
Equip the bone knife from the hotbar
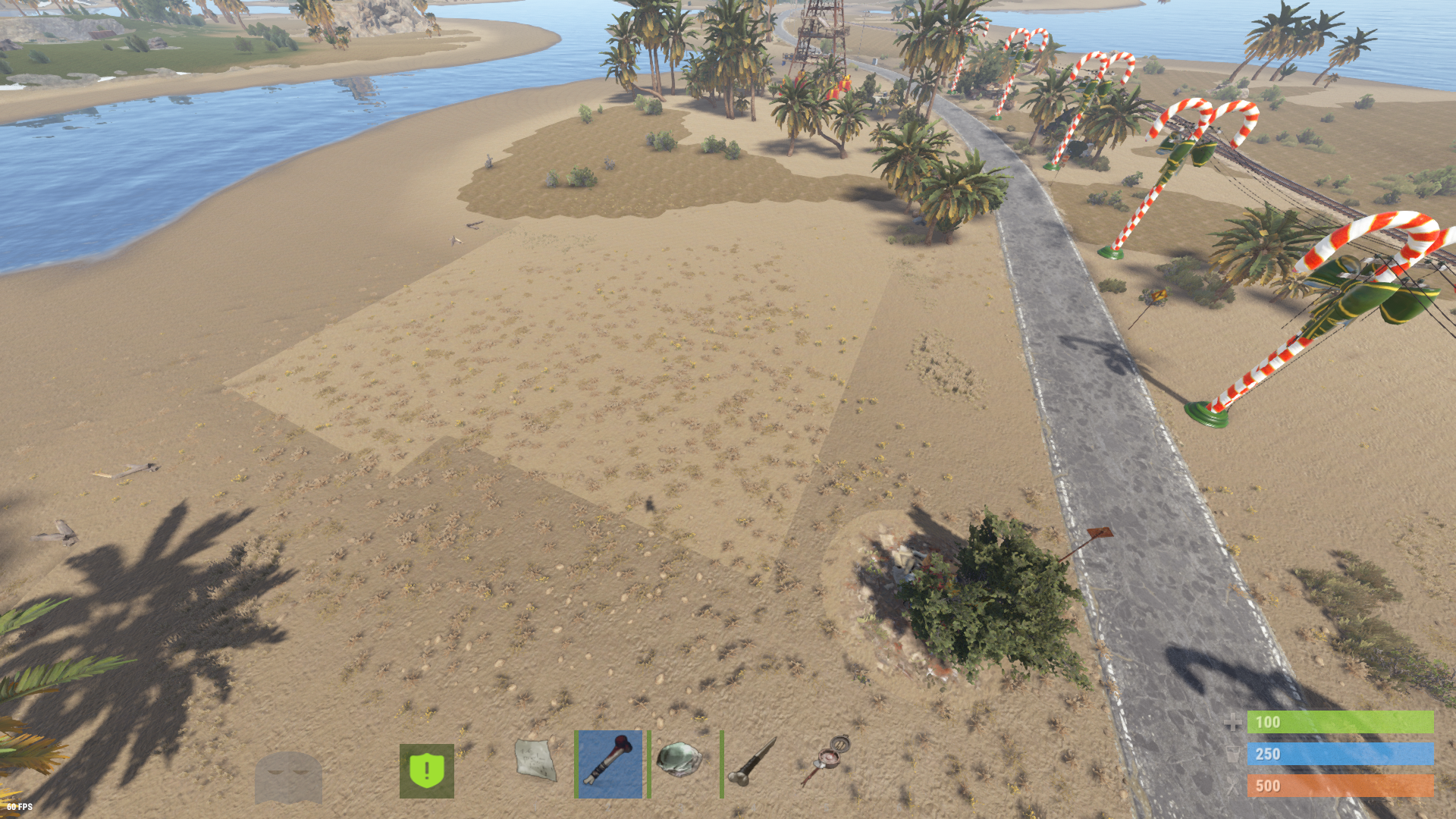pyautogui.click(x=752, y=762)
